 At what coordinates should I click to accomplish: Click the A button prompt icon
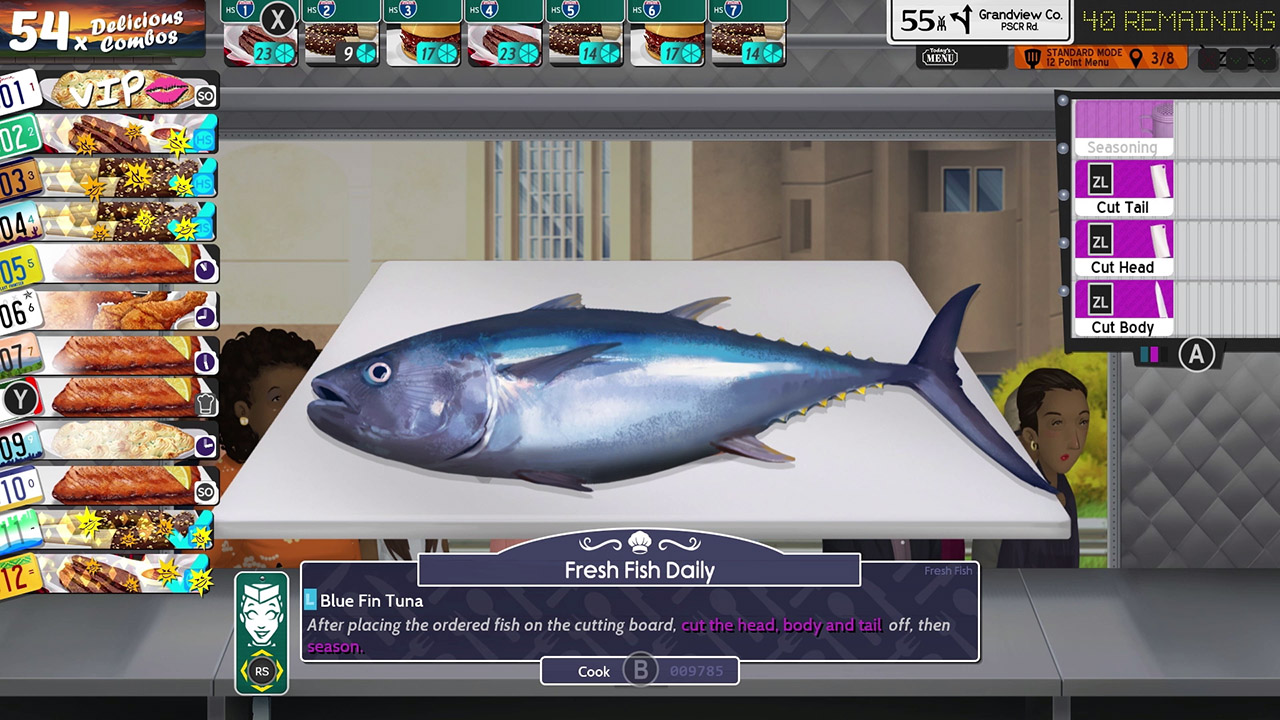tap(1197, 354)
